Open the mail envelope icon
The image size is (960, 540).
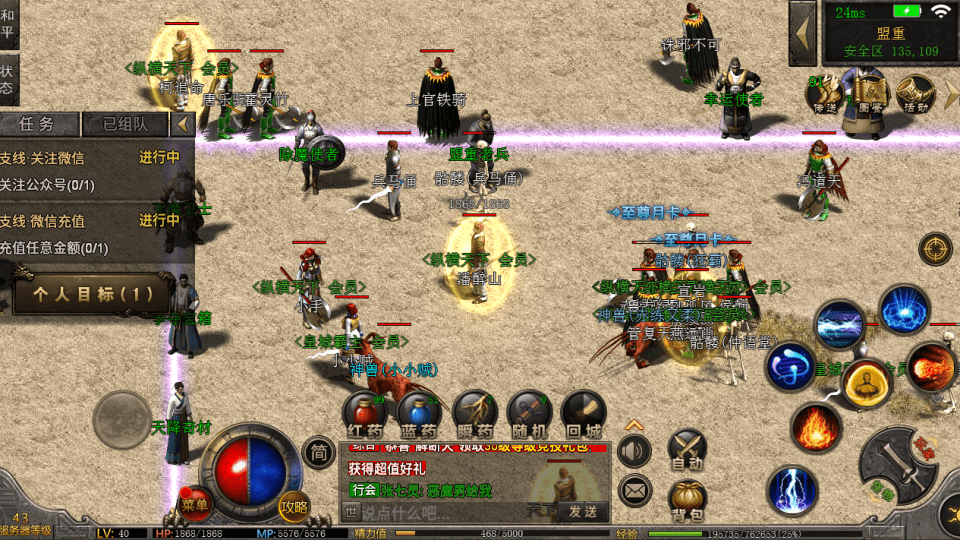[634, 490]
